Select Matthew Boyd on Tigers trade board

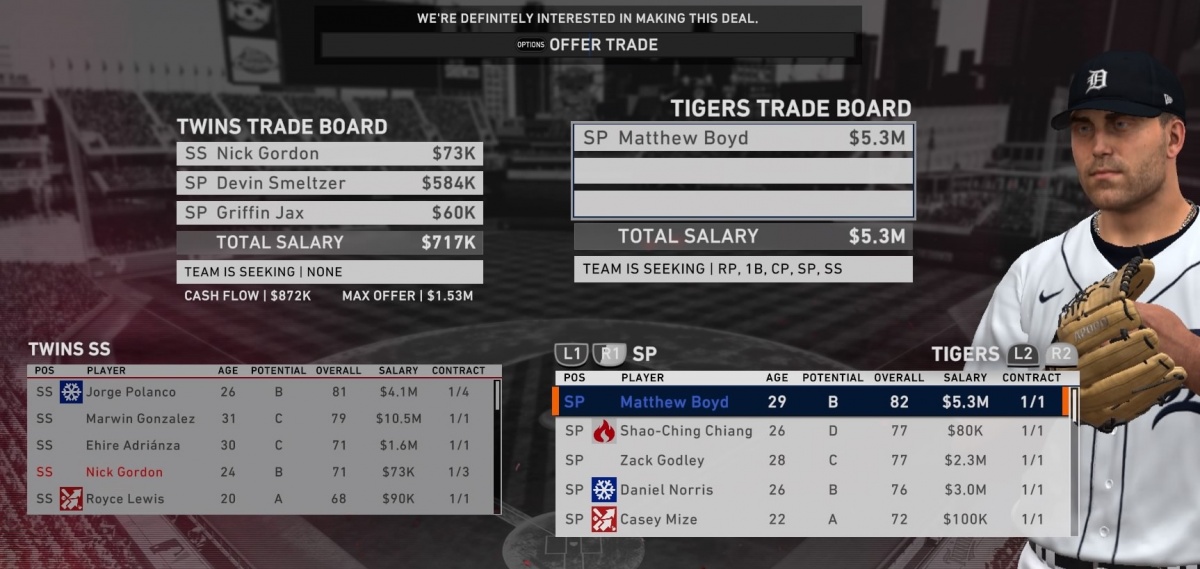coord(742,138)
